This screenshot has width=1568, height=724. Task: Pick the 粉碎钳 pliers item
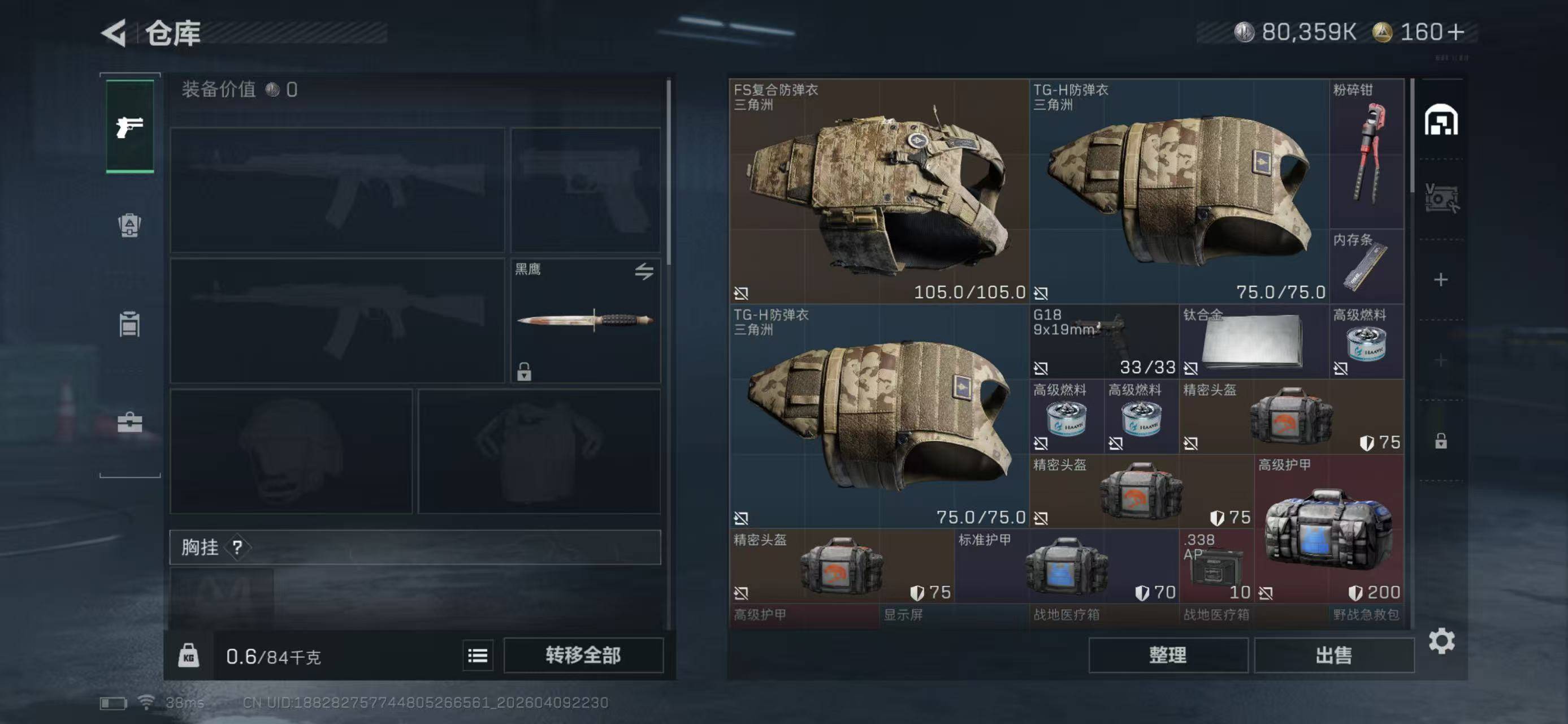[x=1366, y=154]
